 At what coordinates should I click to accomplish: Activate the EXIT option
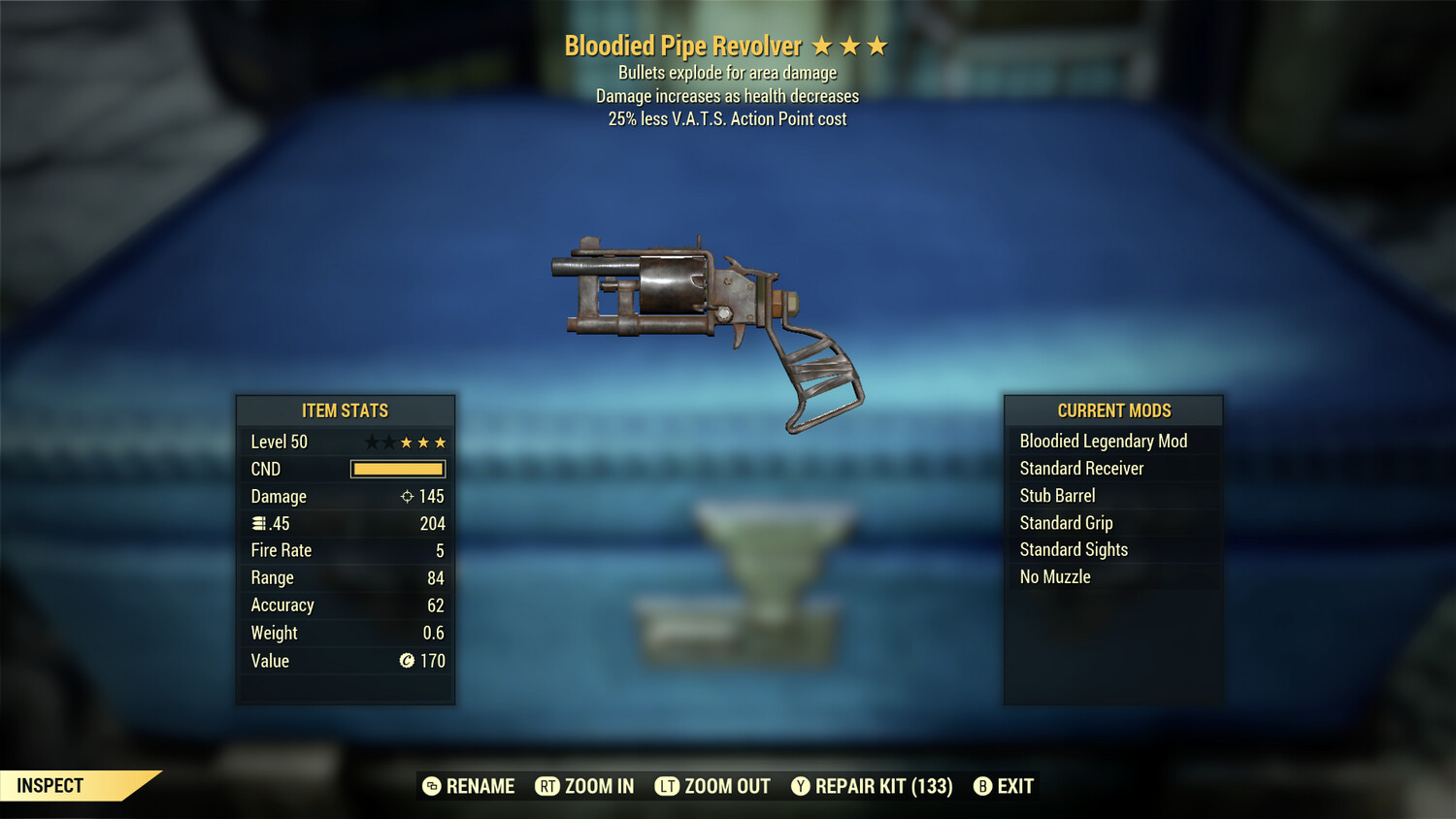tap(1012, 786)
